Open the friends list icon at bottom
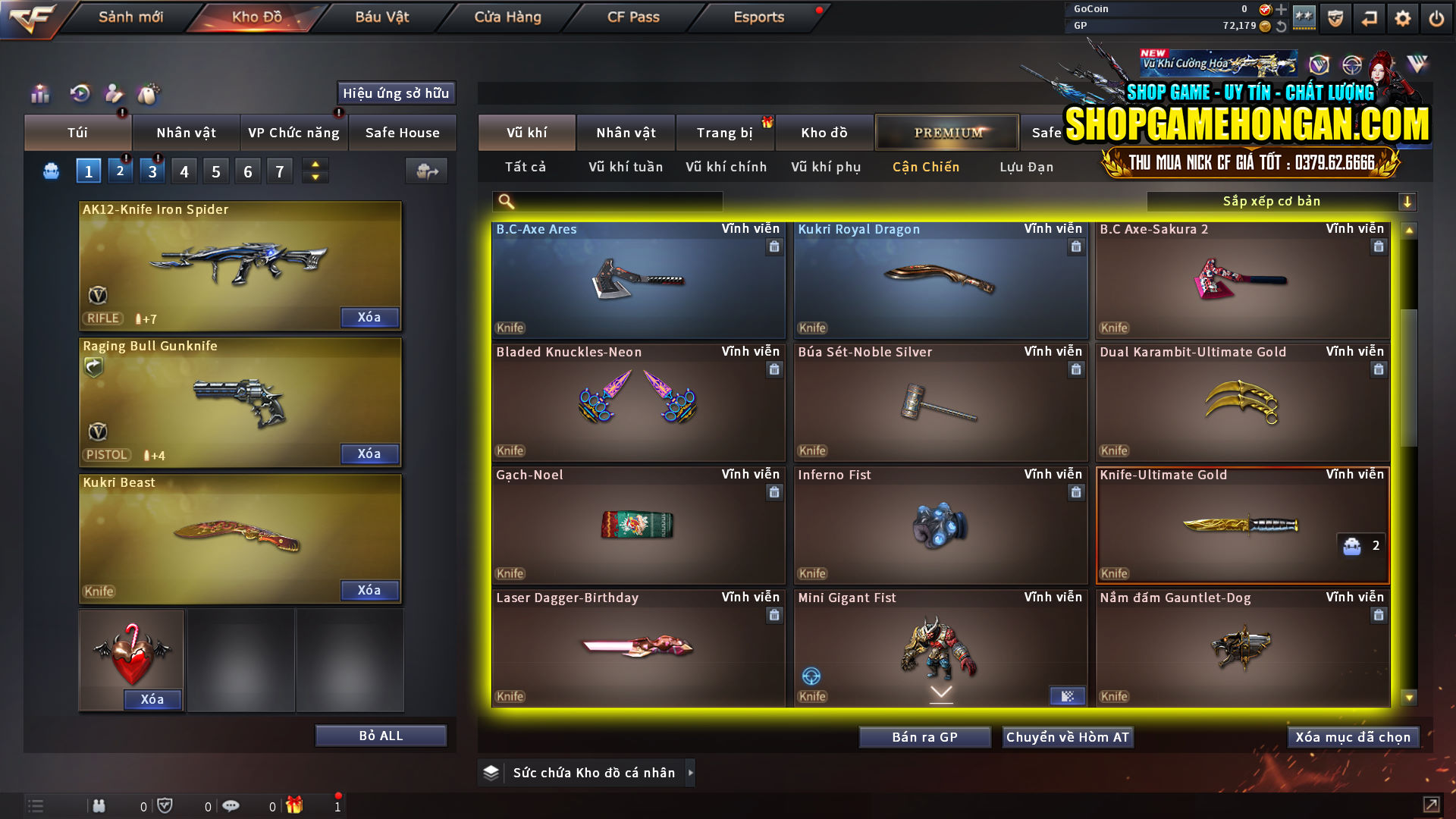The width and height of the screenshot is (1456, 819). pos(99,805)
